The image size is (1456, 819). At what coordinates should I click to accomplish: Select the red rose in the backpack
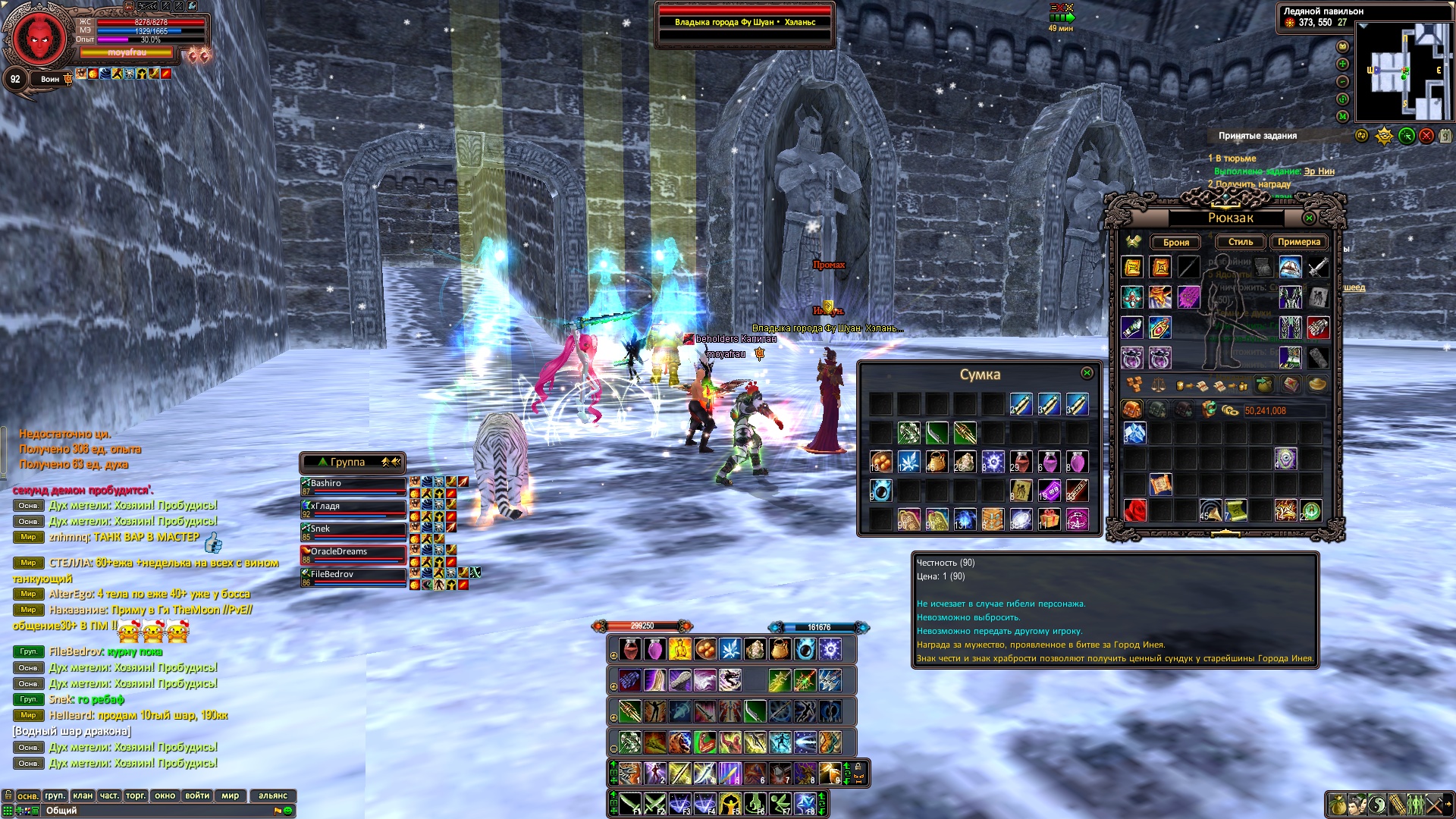[1134, 511]
